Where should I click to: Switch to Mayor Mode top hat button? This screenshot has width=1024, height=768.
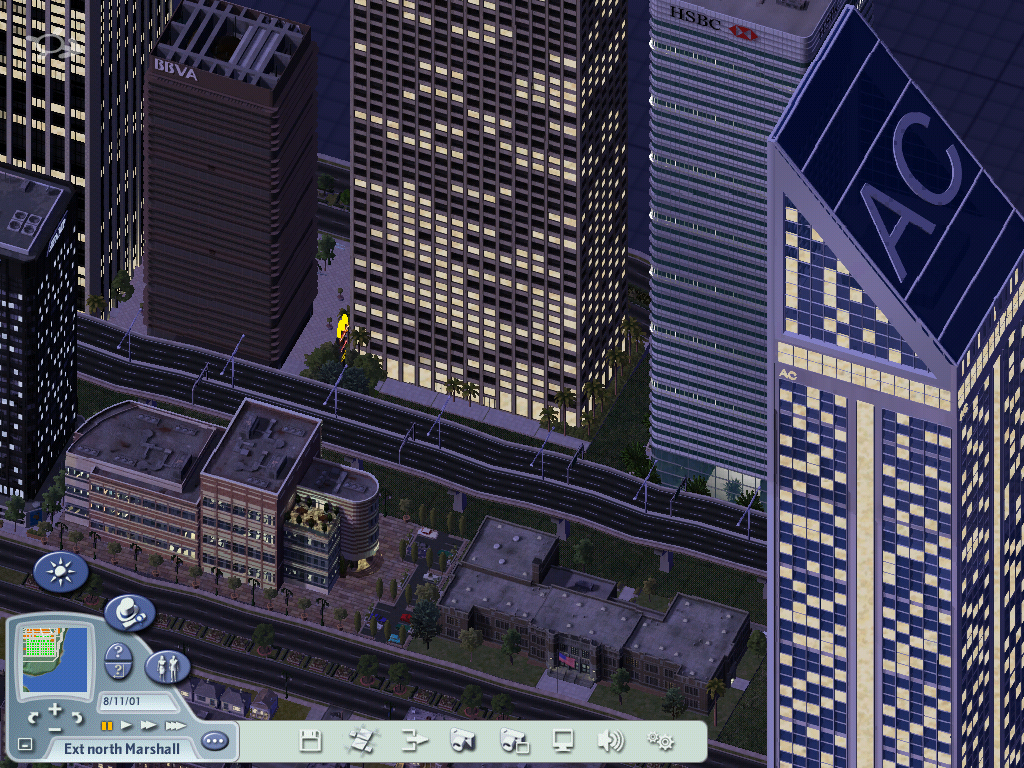pyautogui.click(x=130, y=611)
